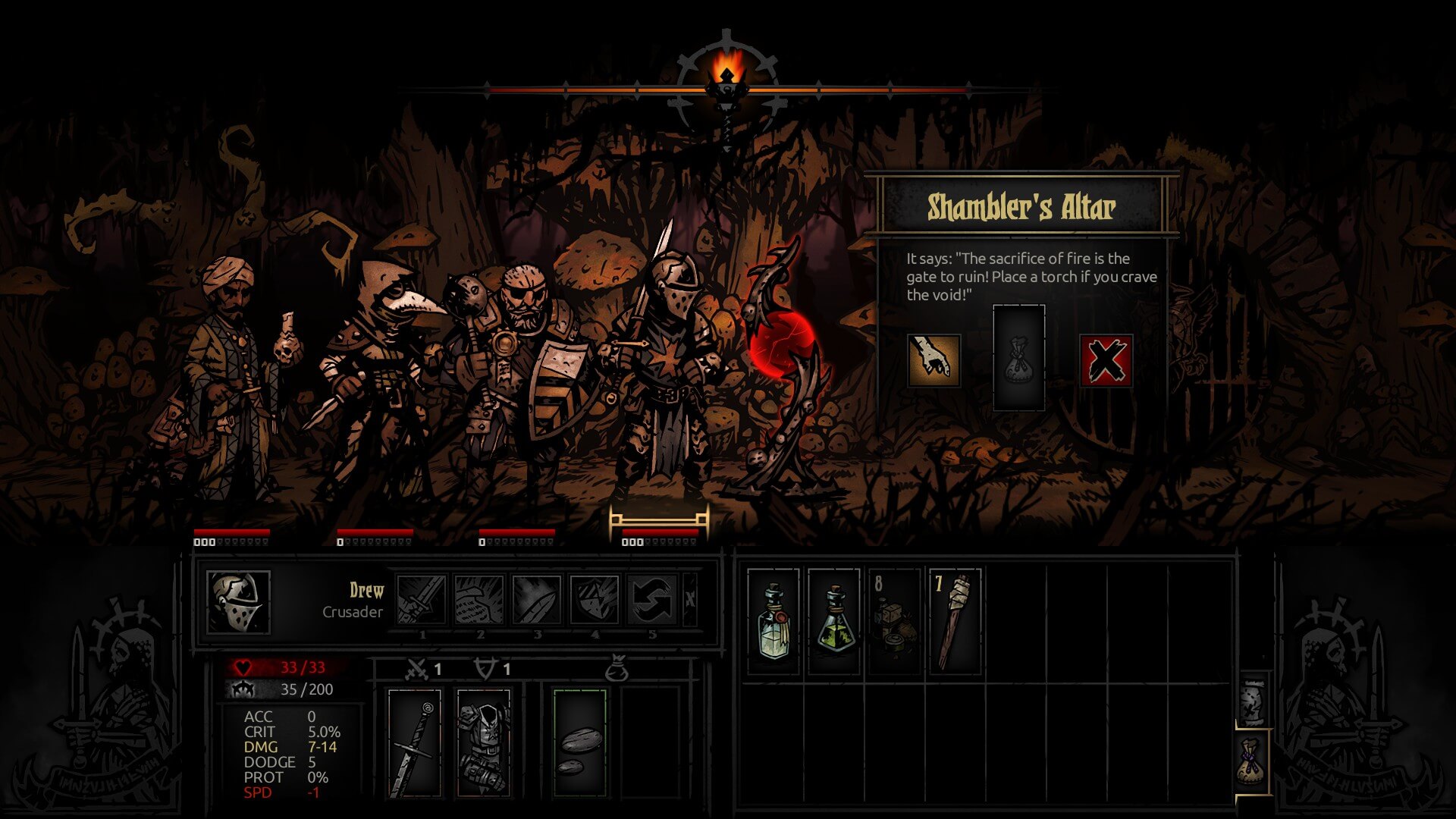Image resolution: width=1456 pixels, height=819 pixels.
Task: Switch to the inventory bag tab
Action: tap(1253, 761)
